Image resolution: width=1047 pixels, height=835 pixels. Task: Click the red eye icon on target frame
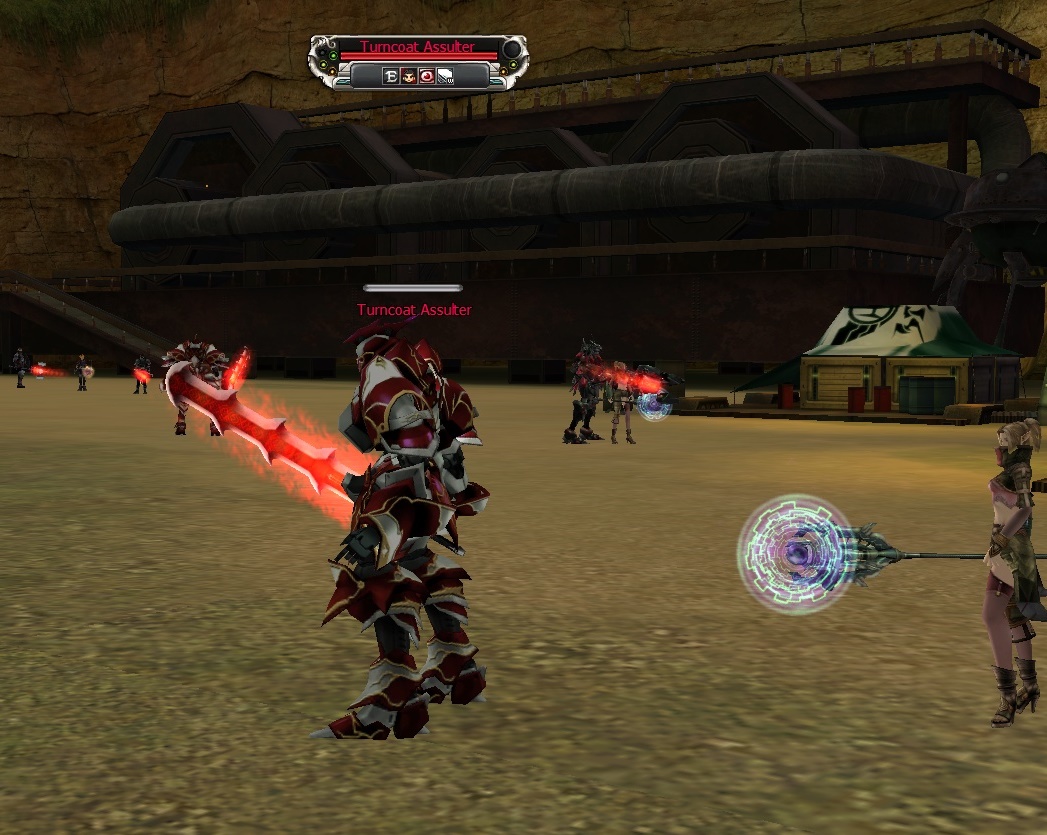point(427,76)
